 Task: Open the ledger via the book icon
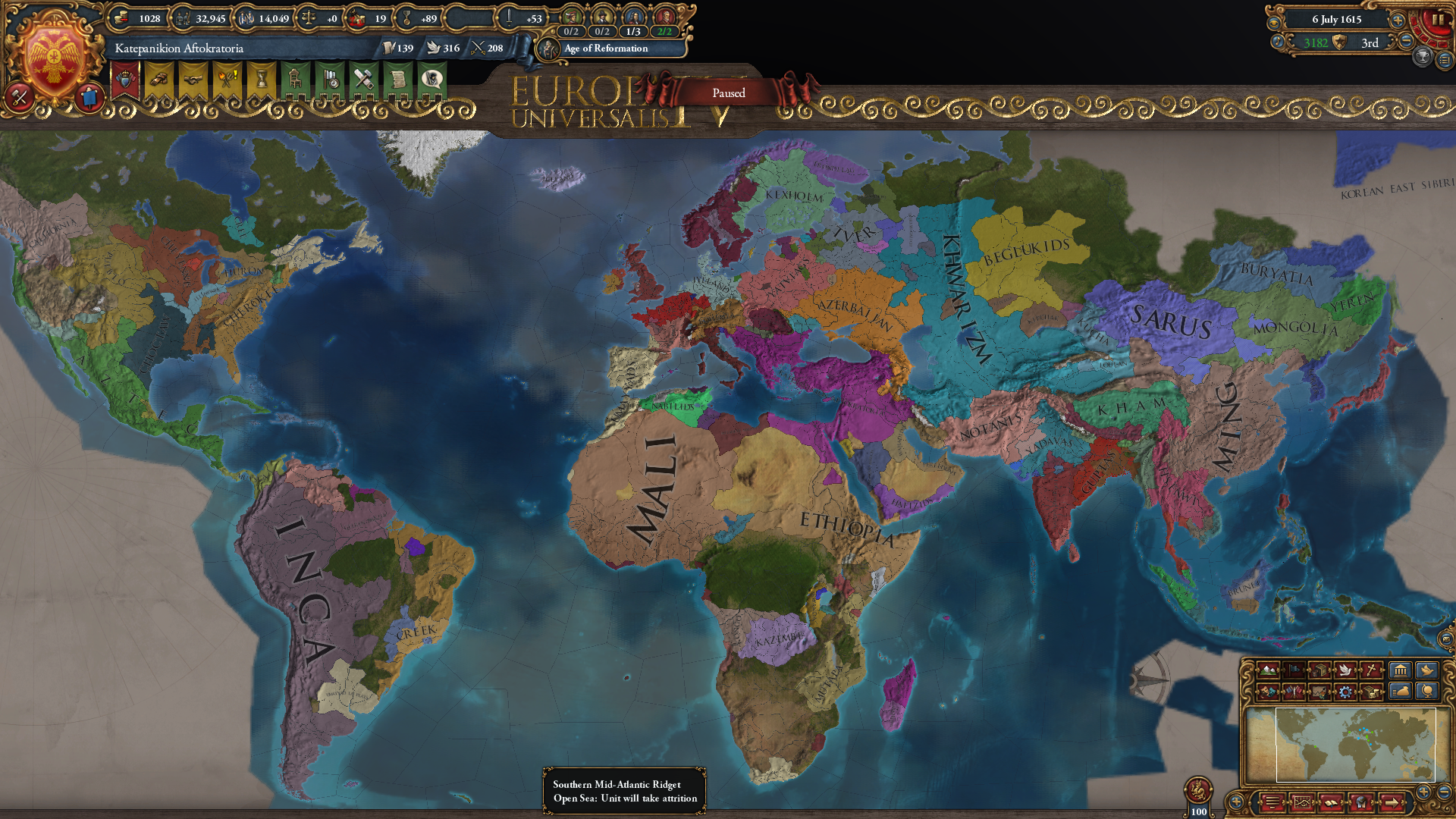[x=1330, y=802]
